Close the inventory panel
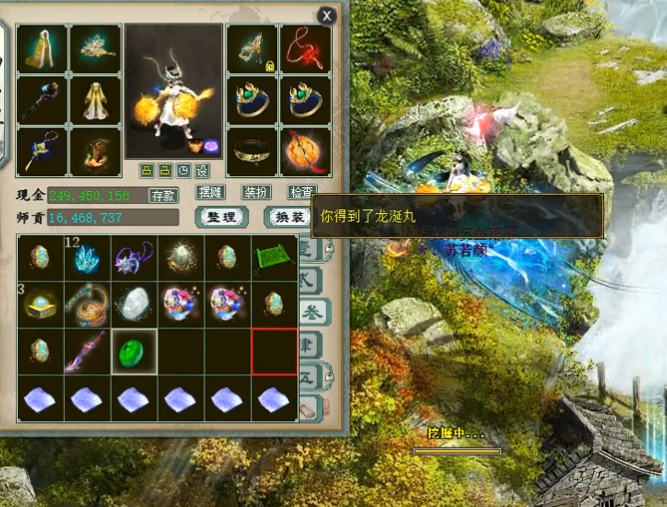 [326, 15]
